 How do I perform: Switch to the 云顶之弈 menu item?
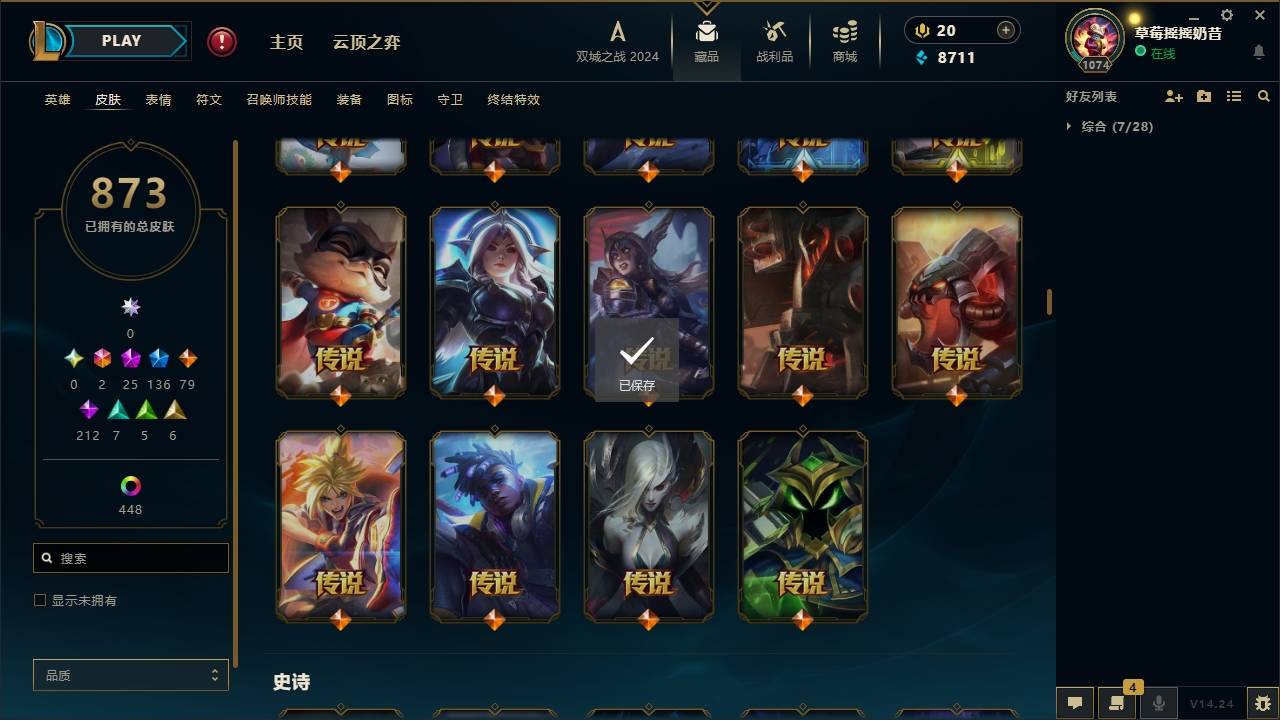(x=368, y=42)
